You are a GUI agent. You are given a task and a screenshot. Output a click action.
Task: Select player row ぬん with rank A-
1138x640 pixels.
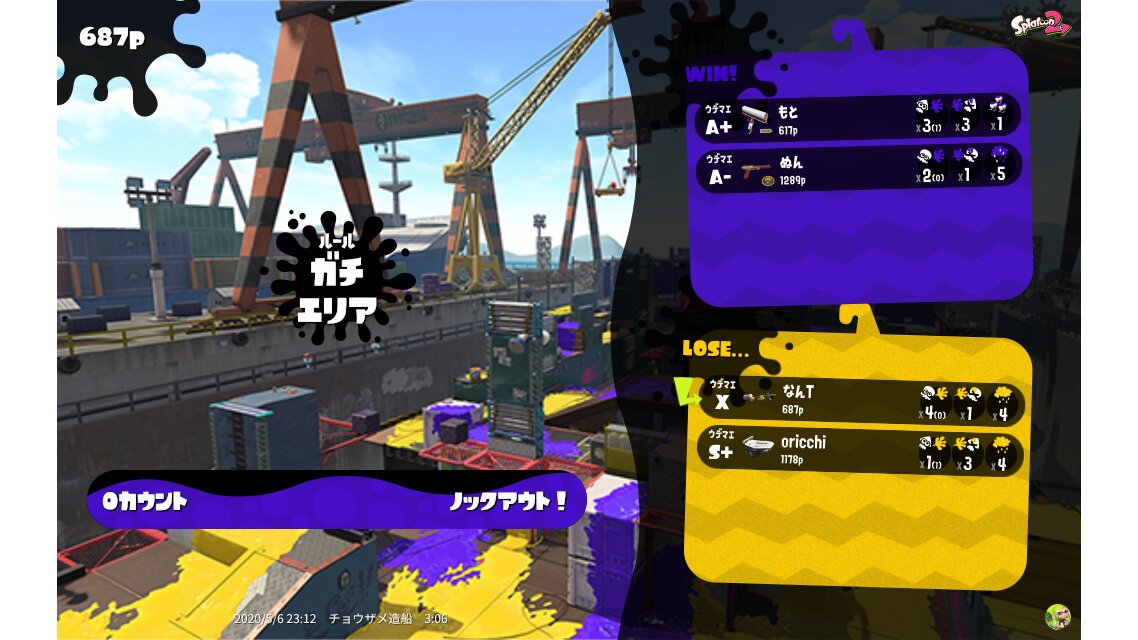[858, 167]
